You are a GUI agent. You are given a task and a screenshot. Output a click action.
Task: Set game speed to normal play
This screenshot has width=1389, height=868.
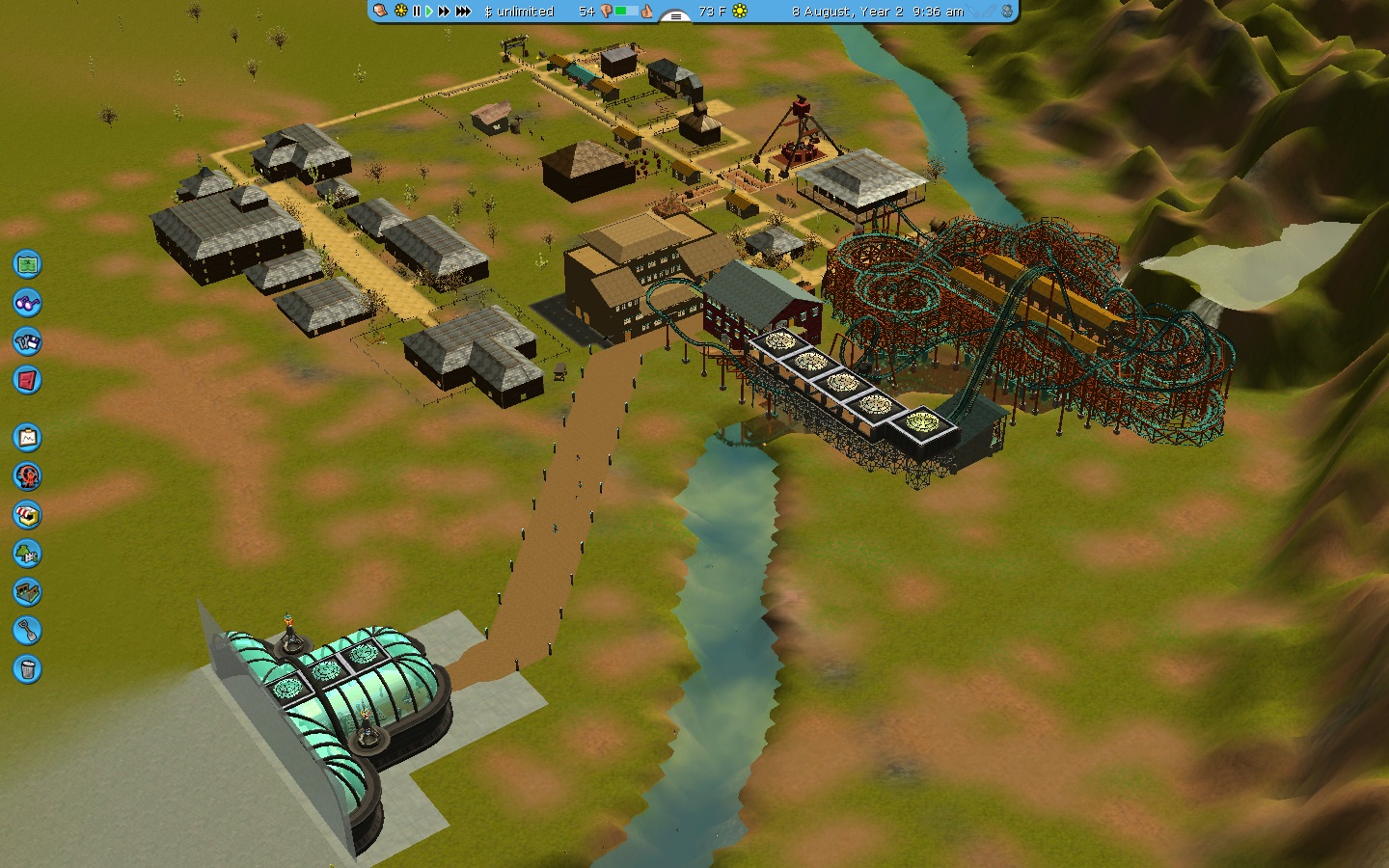point(429,12)
